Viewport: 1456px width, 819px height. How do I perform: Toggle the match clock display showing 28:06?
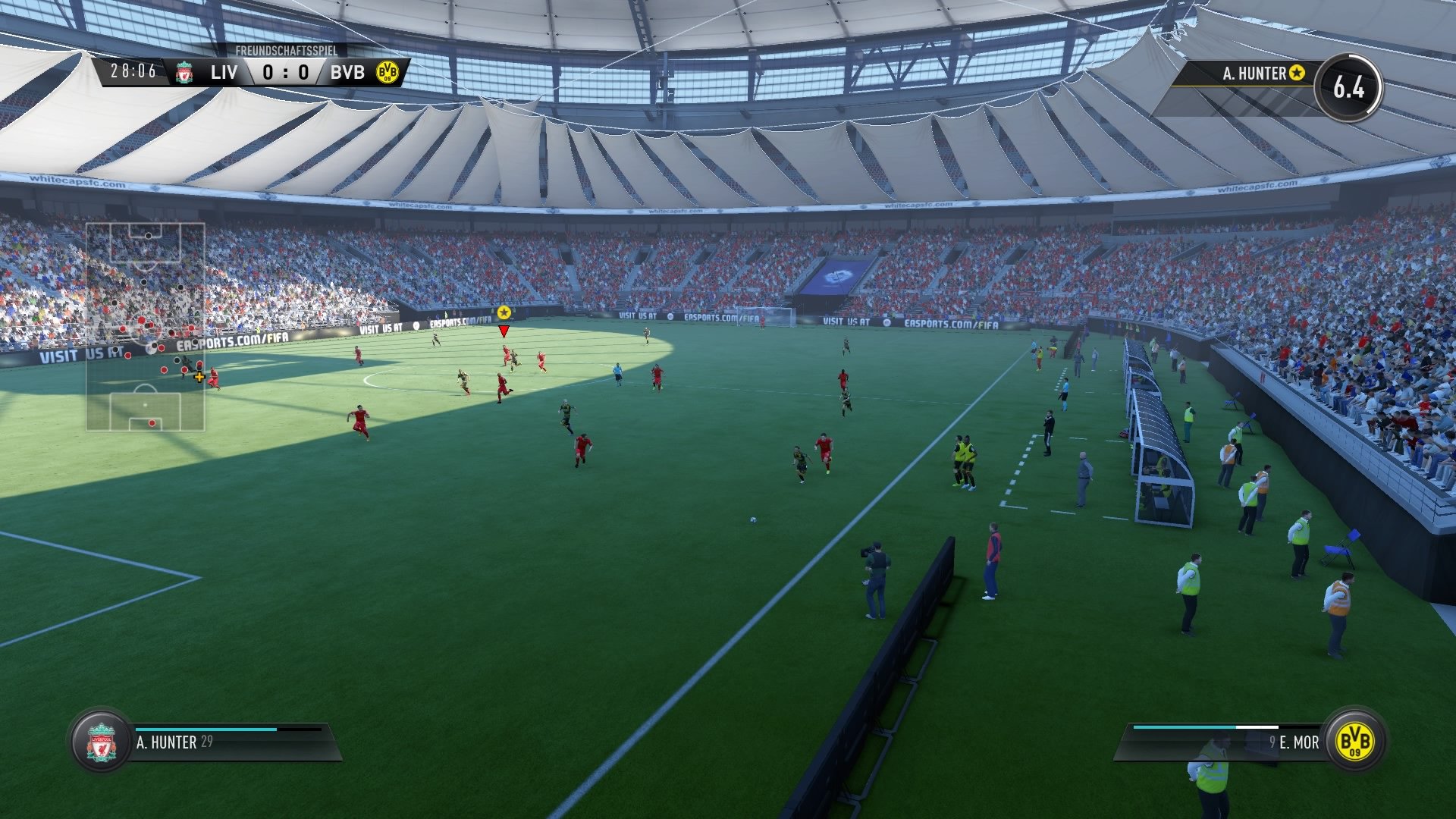(133, 72)
